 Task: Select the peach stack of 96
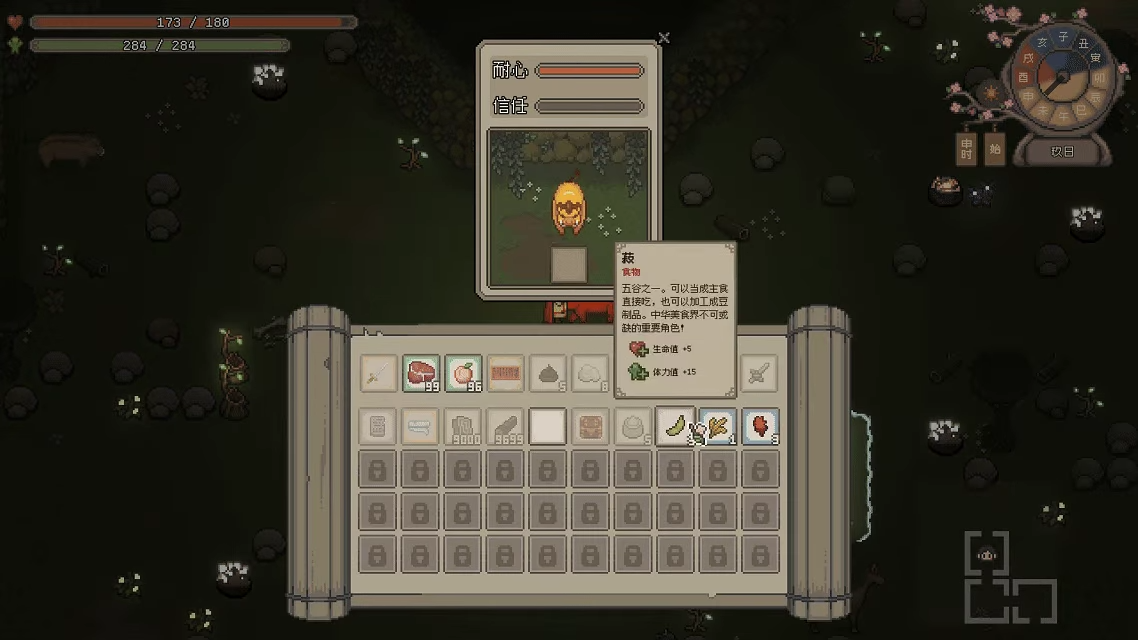[x=463, y=374]
